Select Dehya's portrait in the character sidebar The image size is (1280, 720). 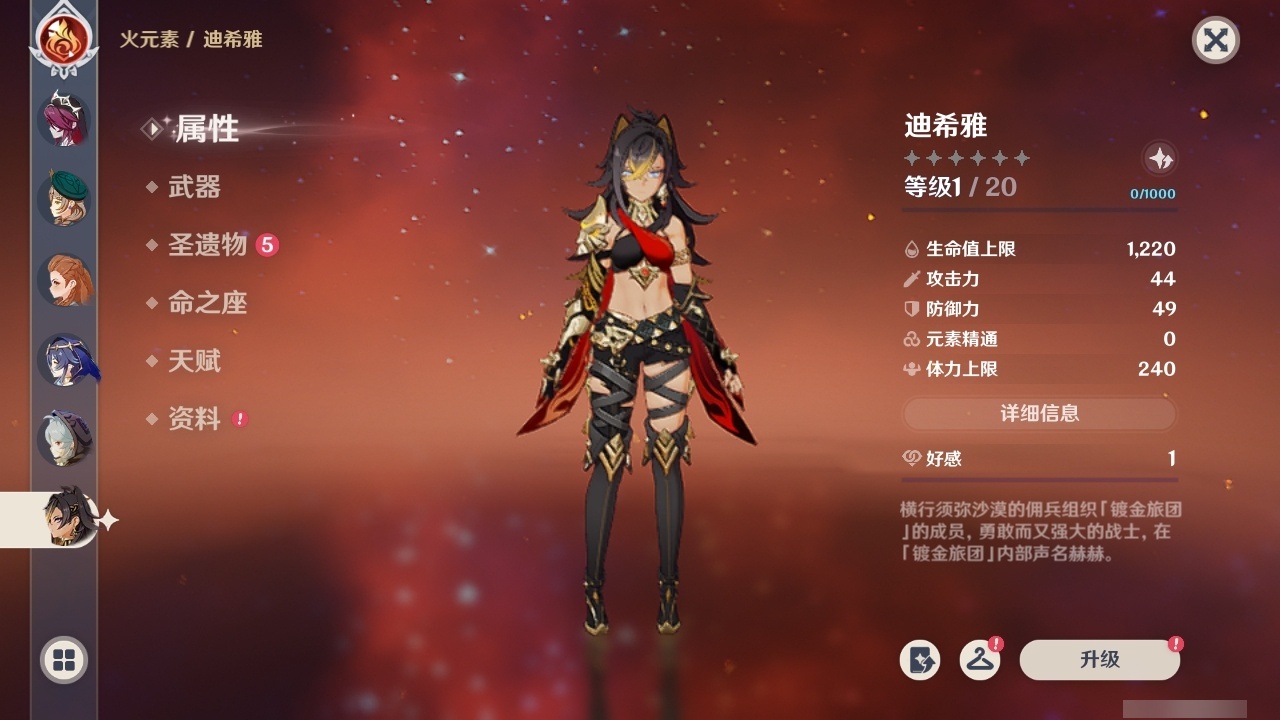point(65,519)
